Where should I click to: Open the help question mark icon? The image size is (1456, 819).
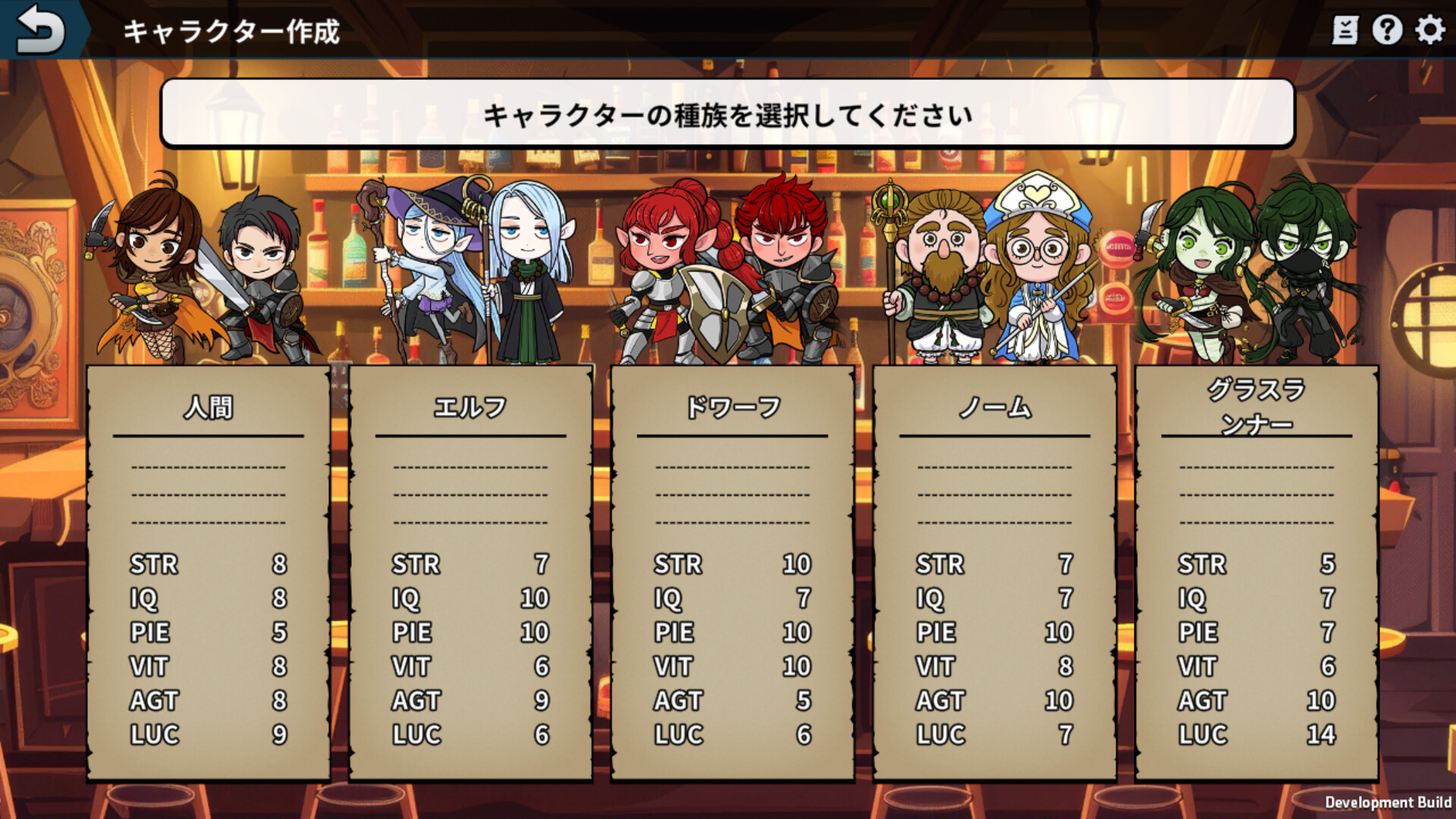point(1387,31)
